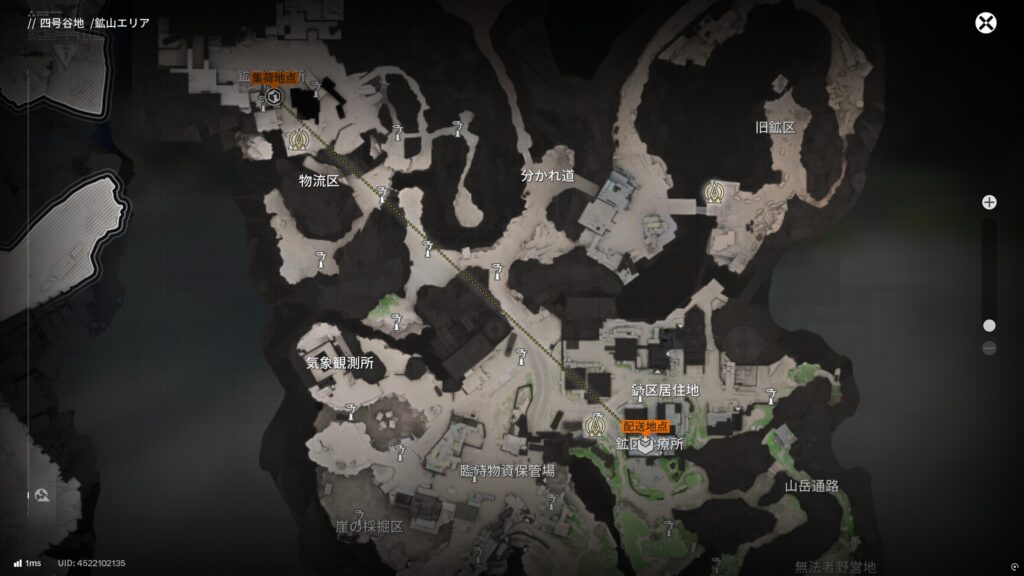Zoom out with the minus button
Image resolution: width=1024 pixels, height=576 pixels.
(x=989, y=348)
